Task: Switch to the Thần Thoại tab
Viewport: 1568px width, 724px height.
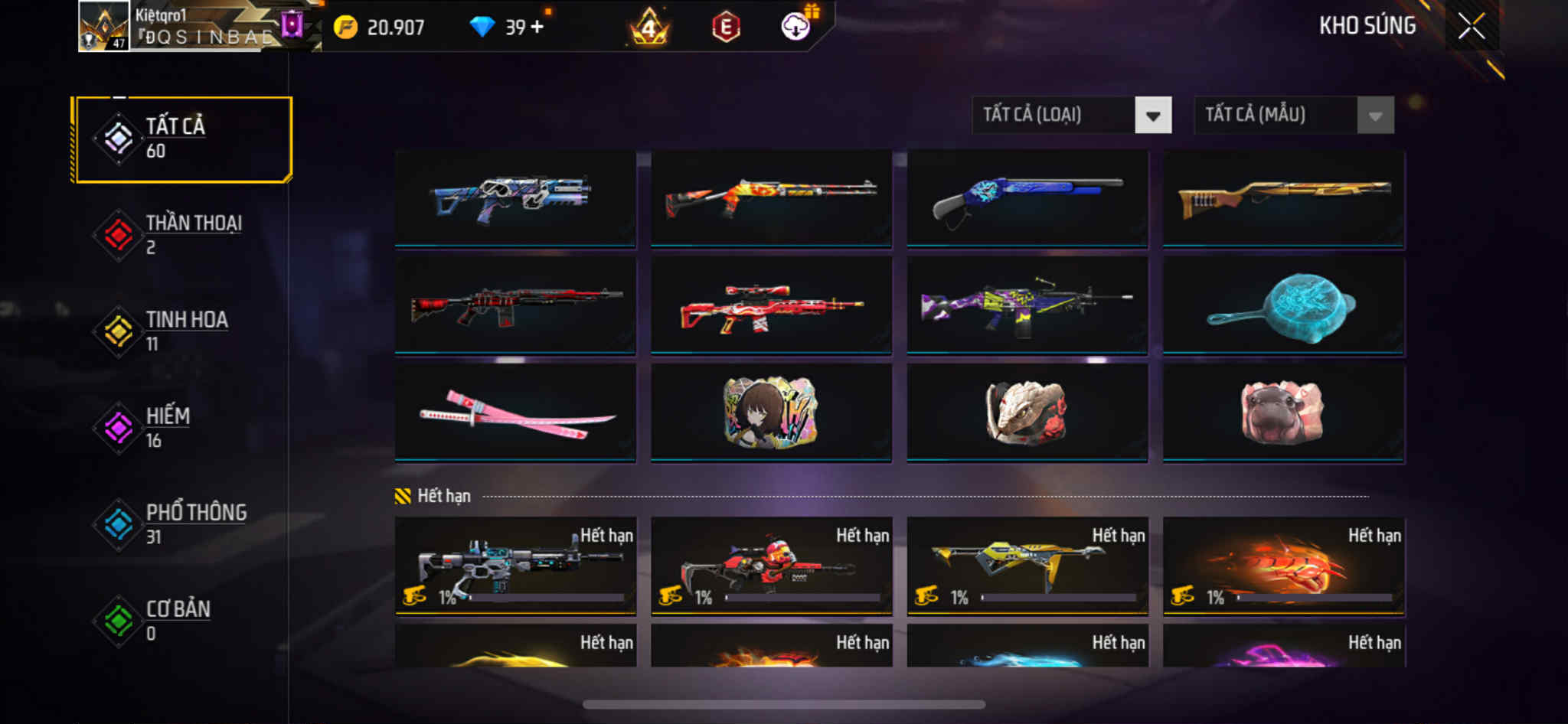Action: click(182, 235)
